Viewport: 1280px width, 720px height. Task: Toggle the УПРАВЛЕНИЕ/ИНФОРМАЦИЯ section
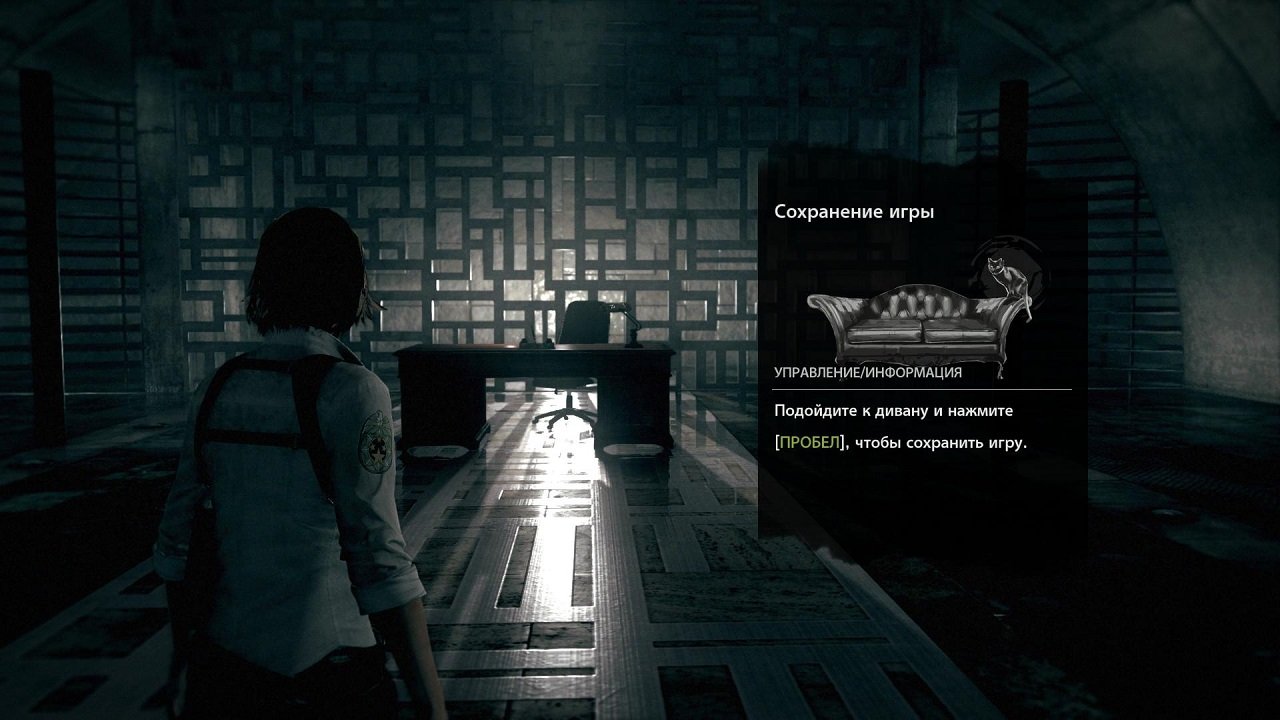870,373
